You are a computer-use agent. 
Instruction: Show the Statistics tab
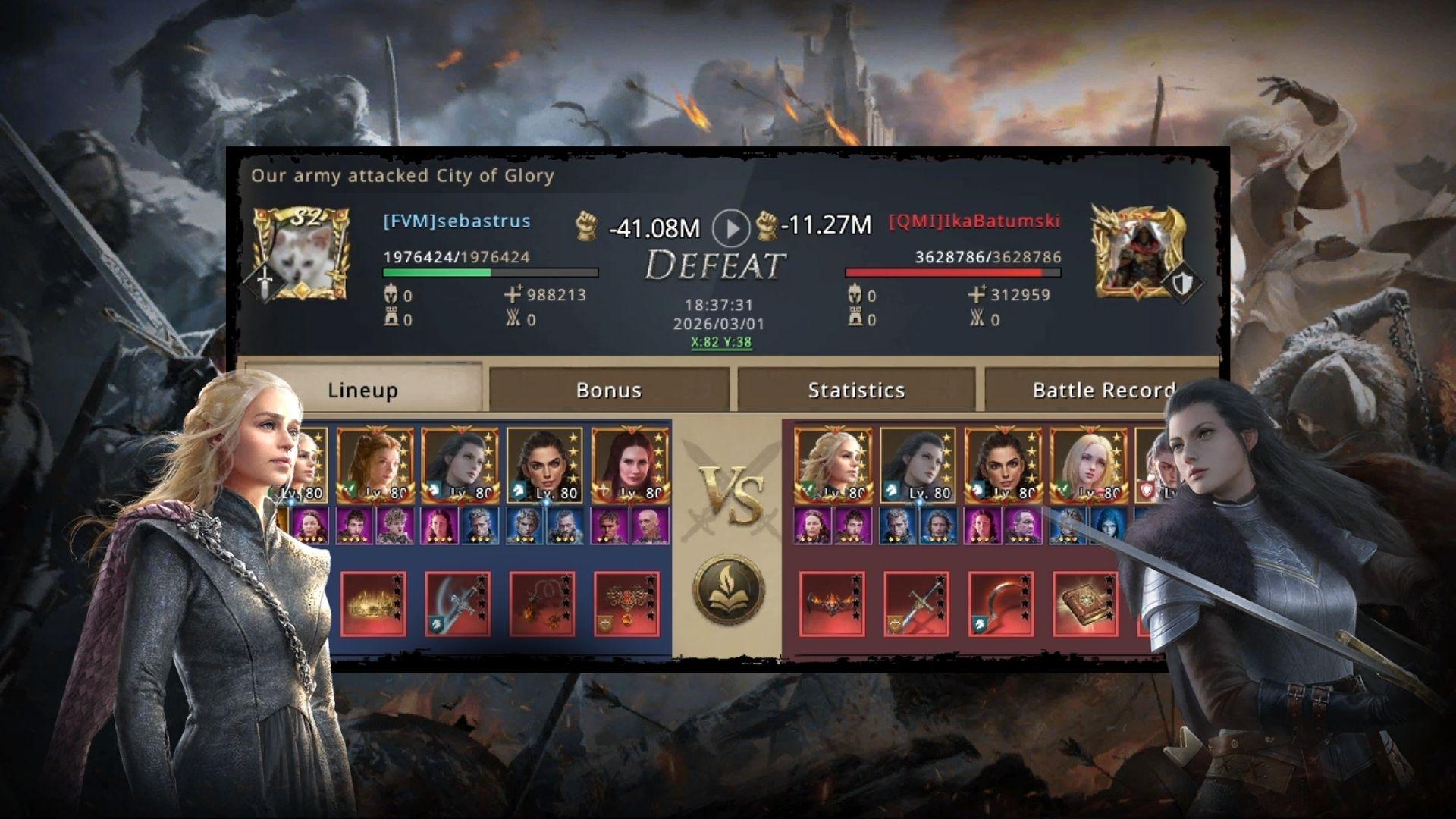pos(856,390)
